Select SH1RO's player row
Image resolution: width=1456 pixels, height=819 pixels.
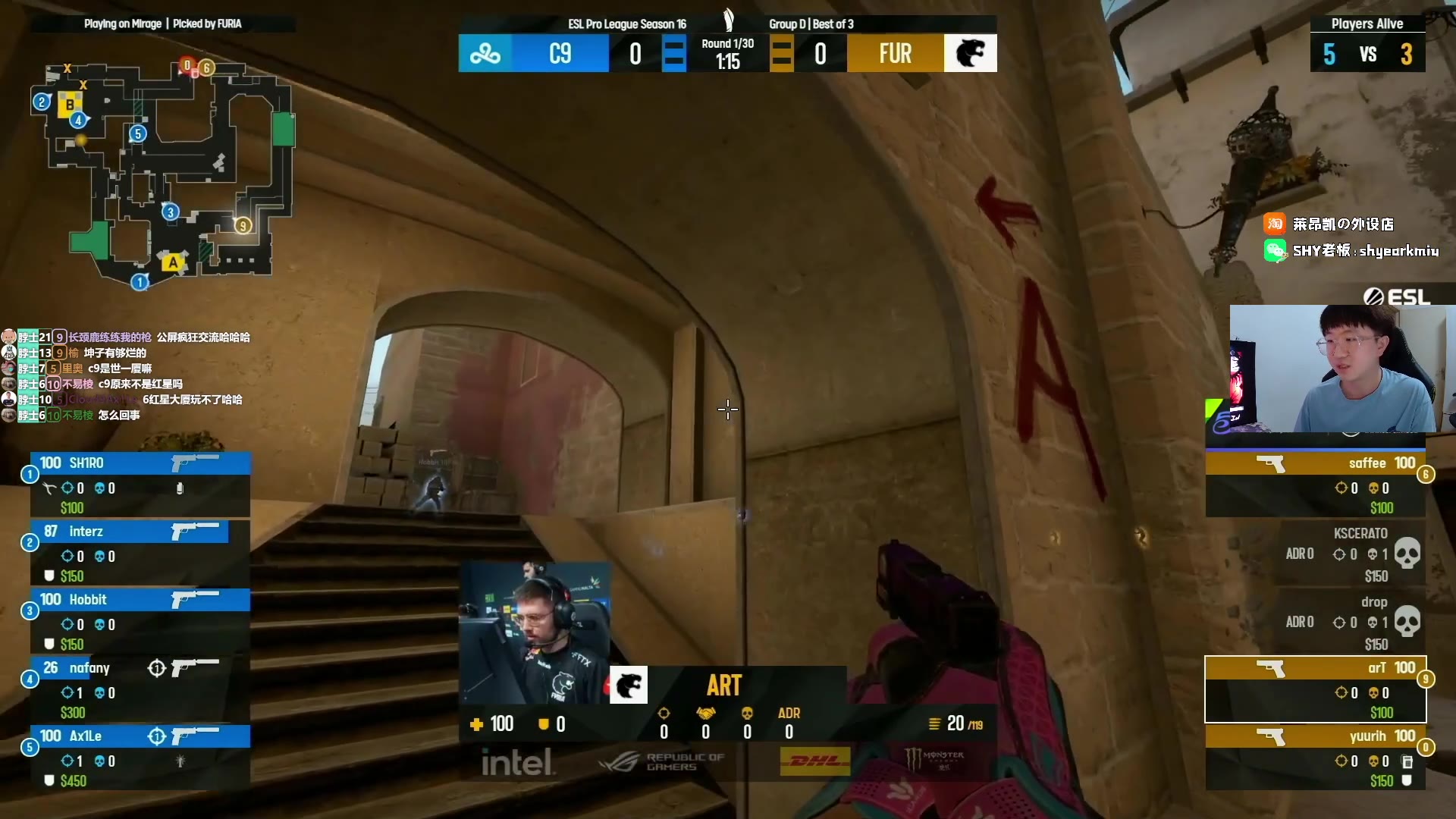click(140, 484)
